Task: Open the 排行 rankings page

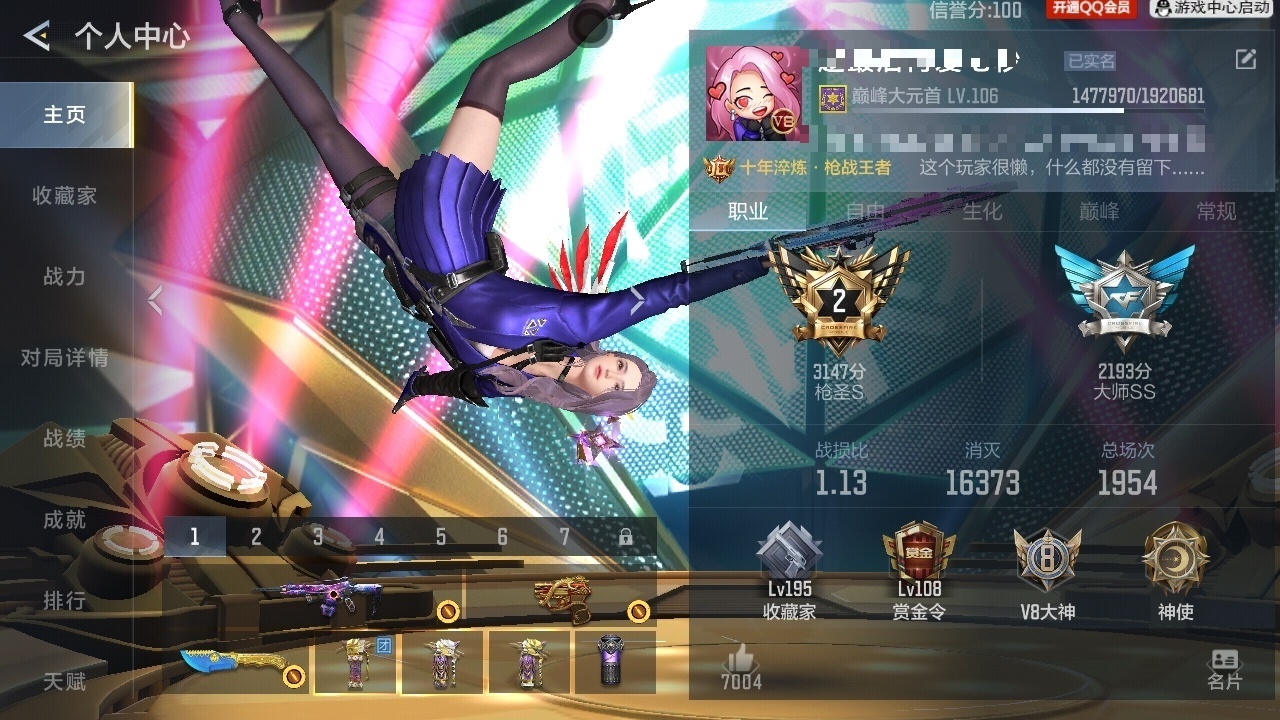Action: [65, 601]
